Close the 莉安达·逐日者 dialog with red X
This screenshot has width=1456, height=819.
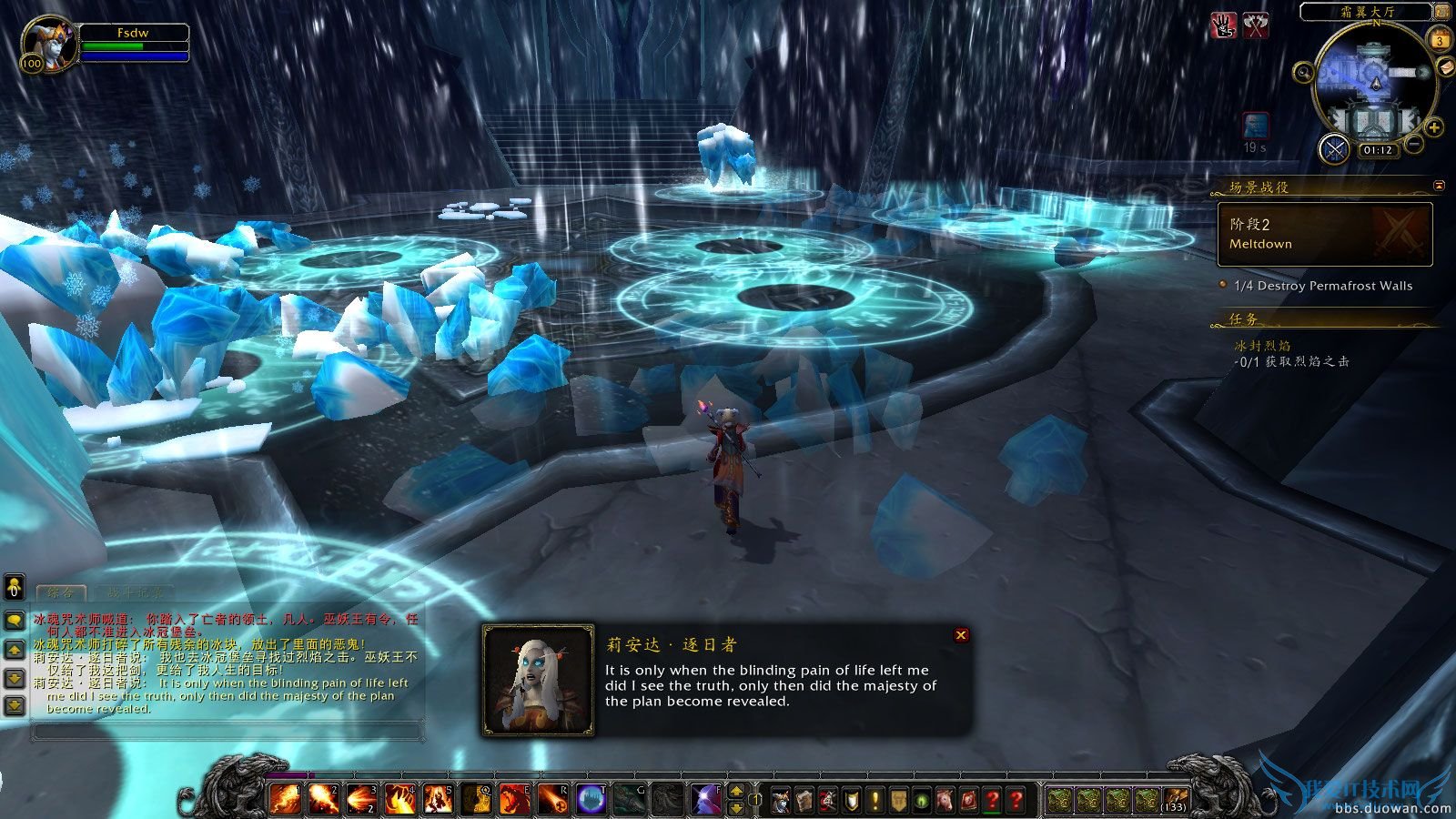point(962,635)
